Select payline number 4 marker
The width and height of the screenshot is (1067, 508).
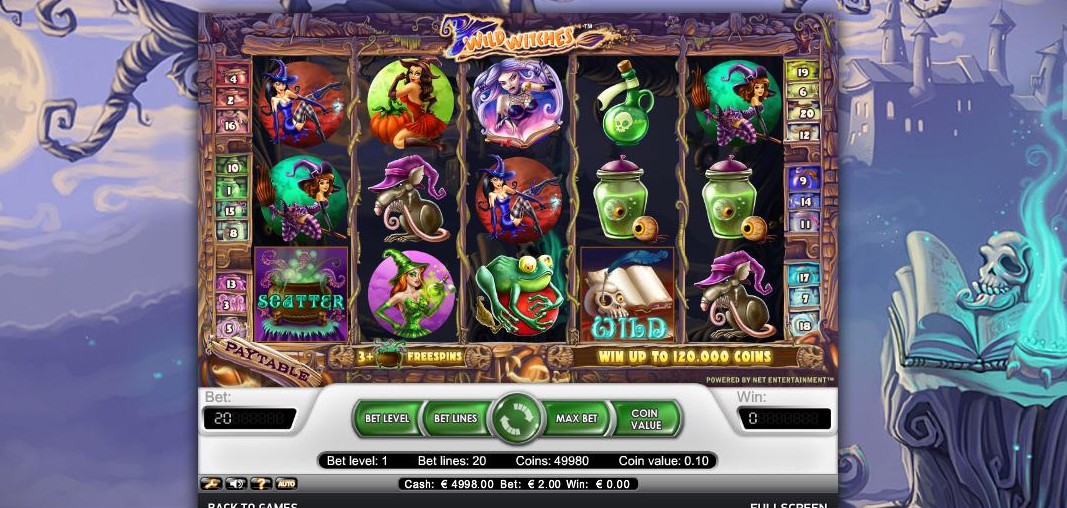(232, 77)
